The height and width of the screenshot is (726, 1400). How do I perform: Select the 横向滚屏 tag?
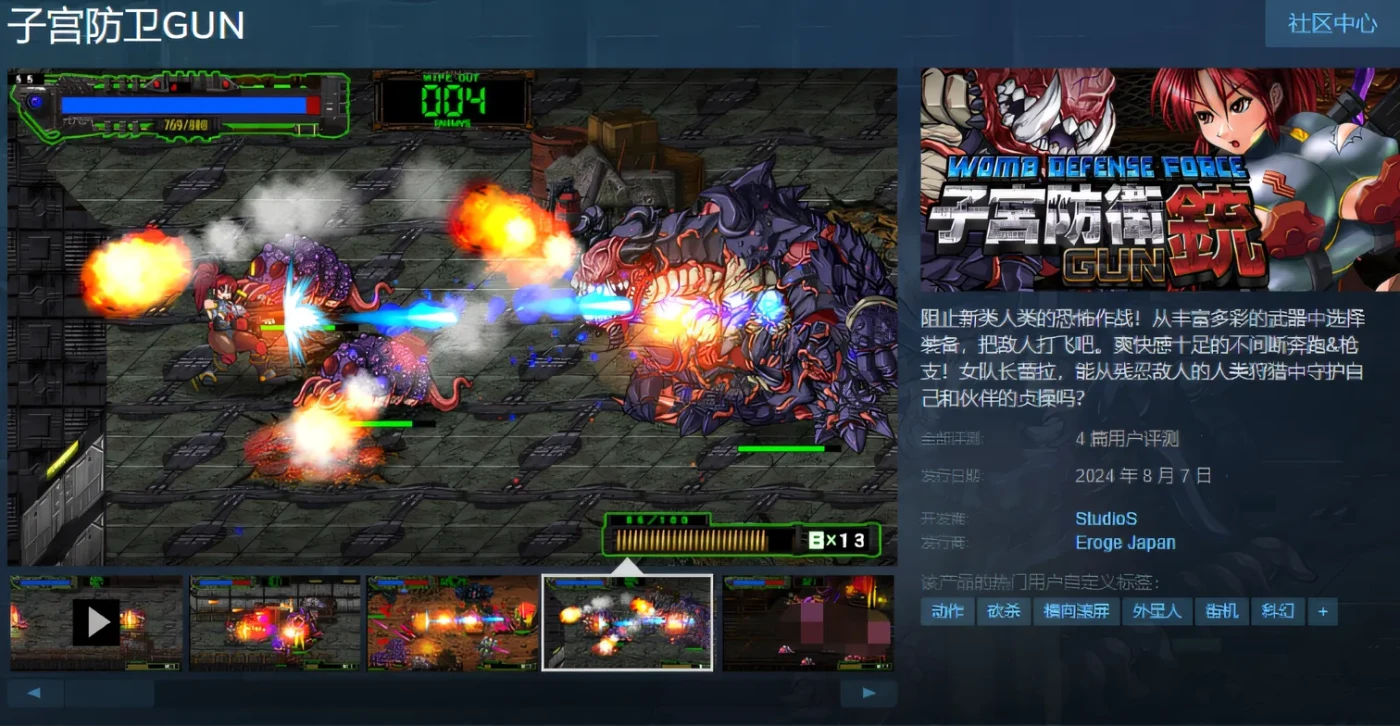tap(1076, 611)
